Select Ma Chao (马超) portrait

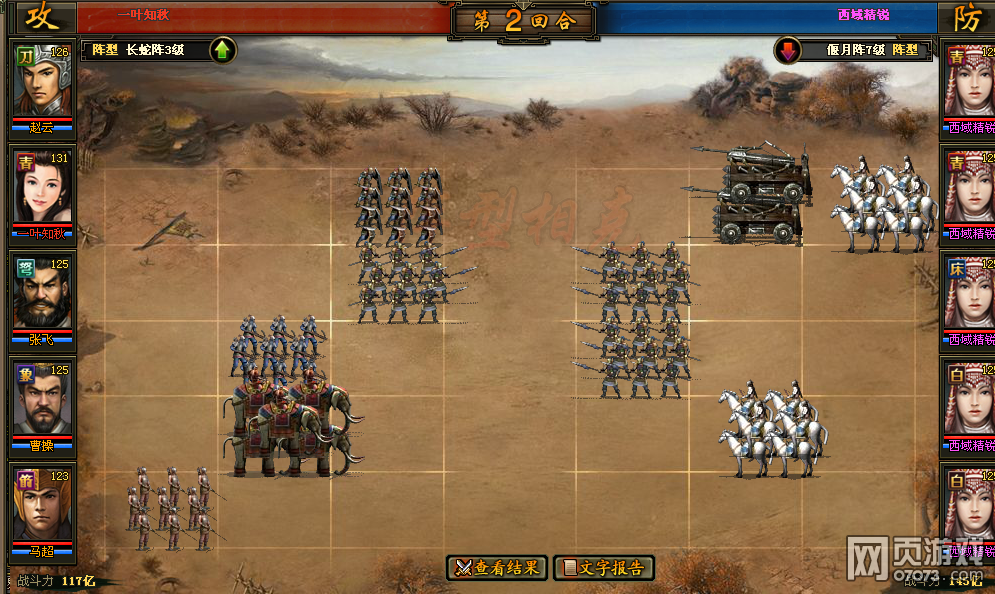(42, 508)
